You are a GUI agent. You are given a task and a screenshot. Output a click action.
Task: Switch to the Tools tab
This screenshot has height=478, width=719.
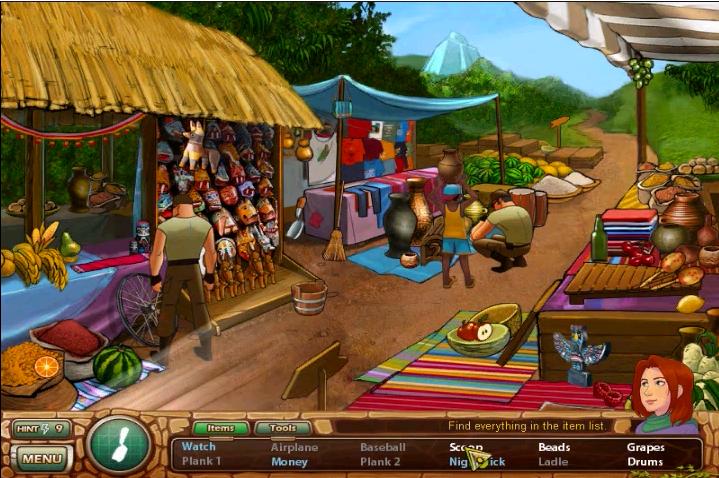coord(283,428)
